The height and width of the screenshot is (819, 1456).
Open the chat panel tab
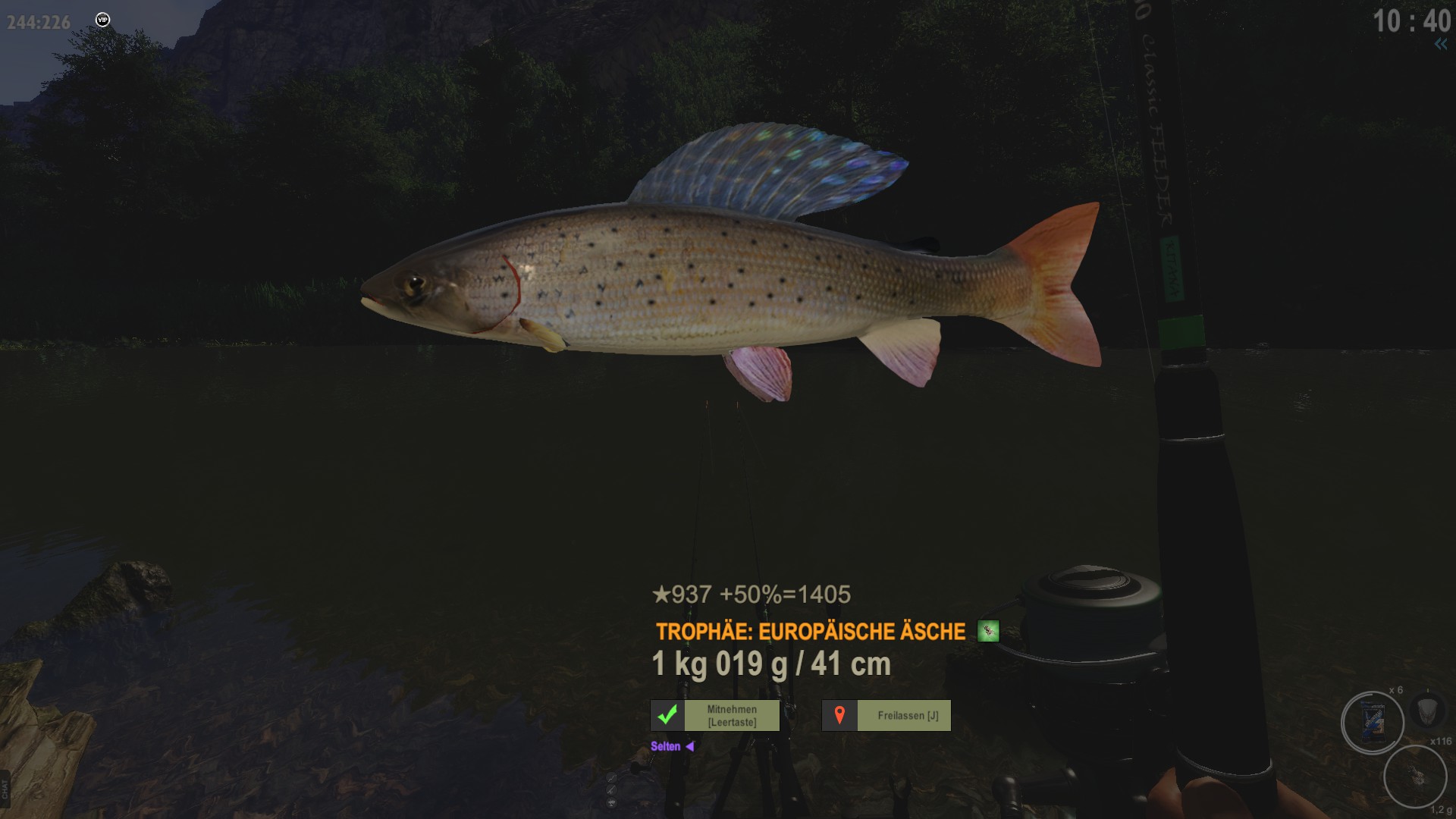5,789
